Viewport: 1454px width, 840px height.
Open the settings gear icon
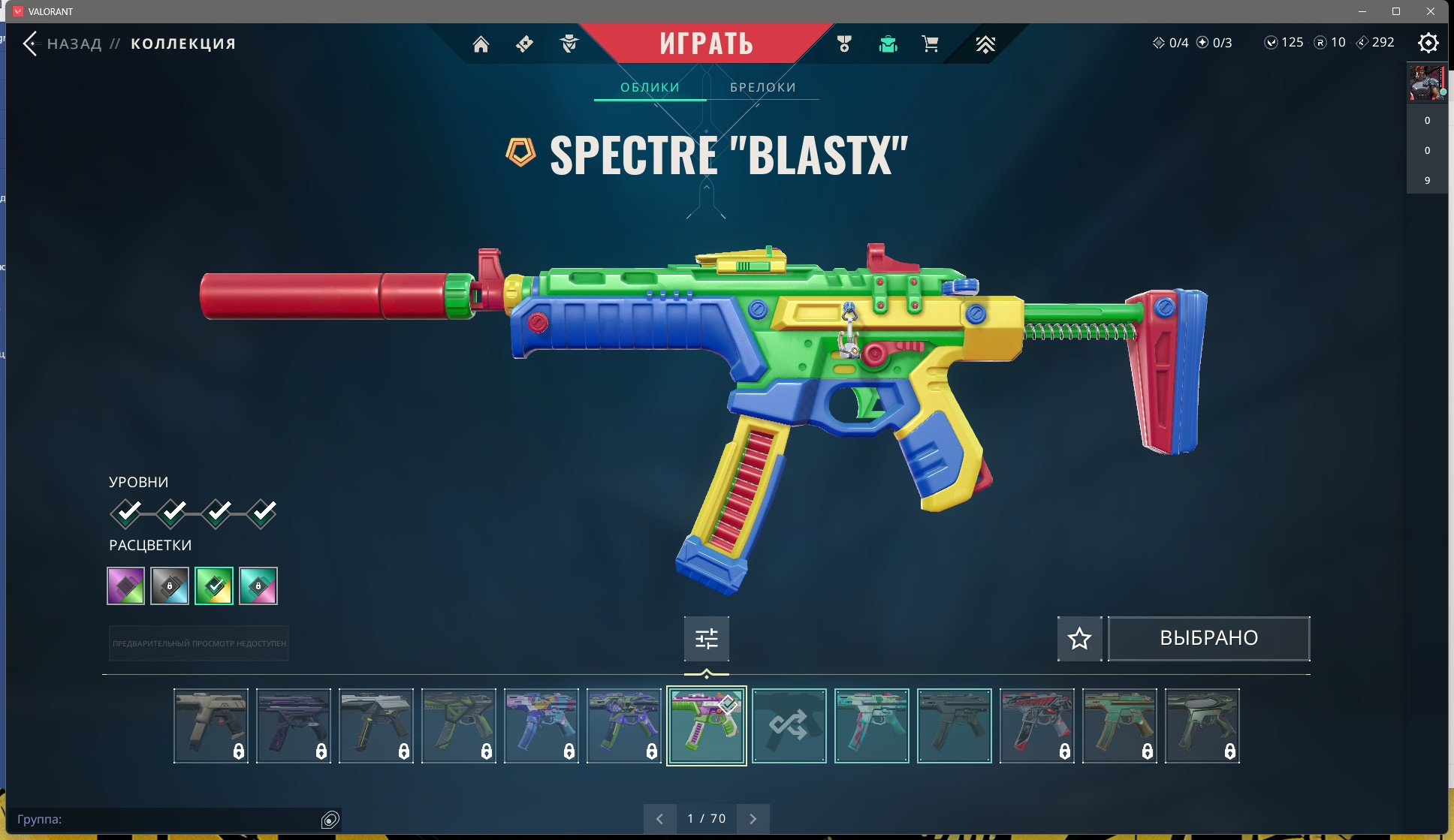(x=1428, y=43)
